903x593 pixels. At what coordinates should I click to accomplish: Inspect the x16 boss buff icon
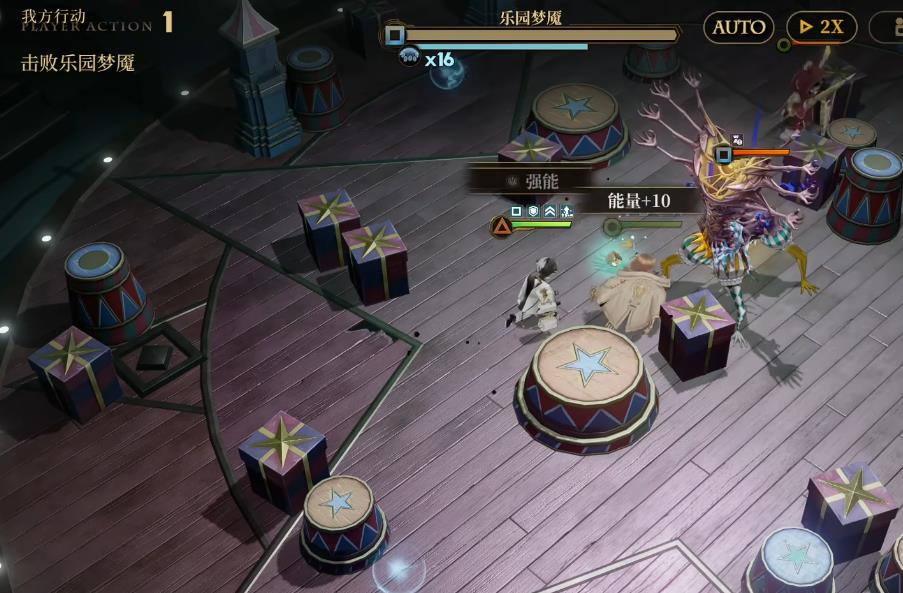(x=410, y=58)
